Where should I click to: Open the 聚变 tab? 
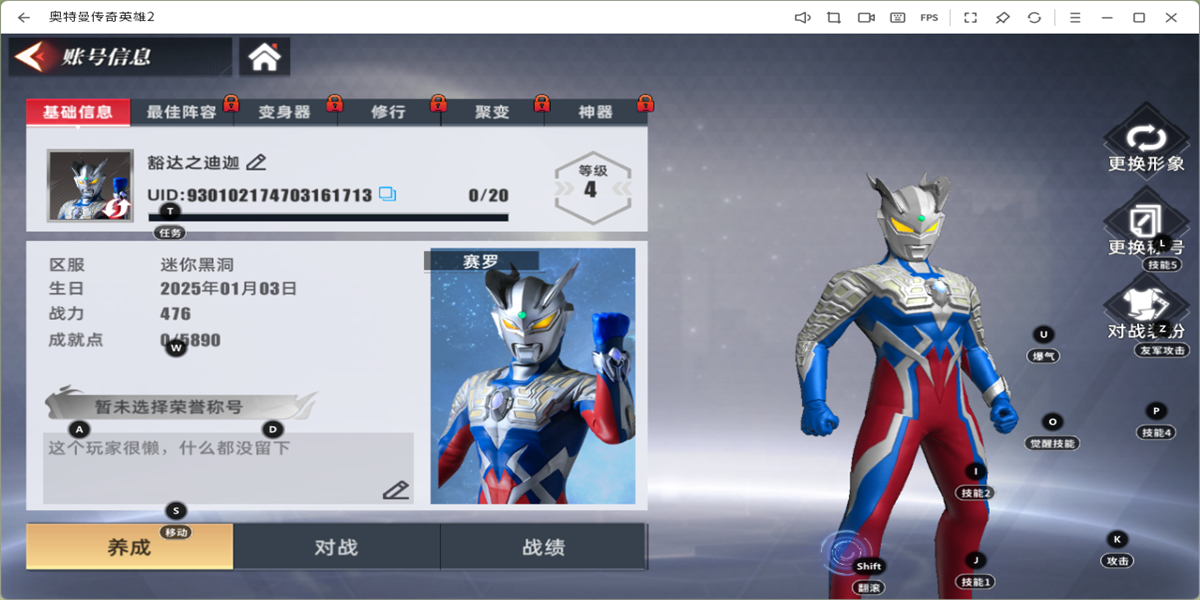(x=492, y=112)
